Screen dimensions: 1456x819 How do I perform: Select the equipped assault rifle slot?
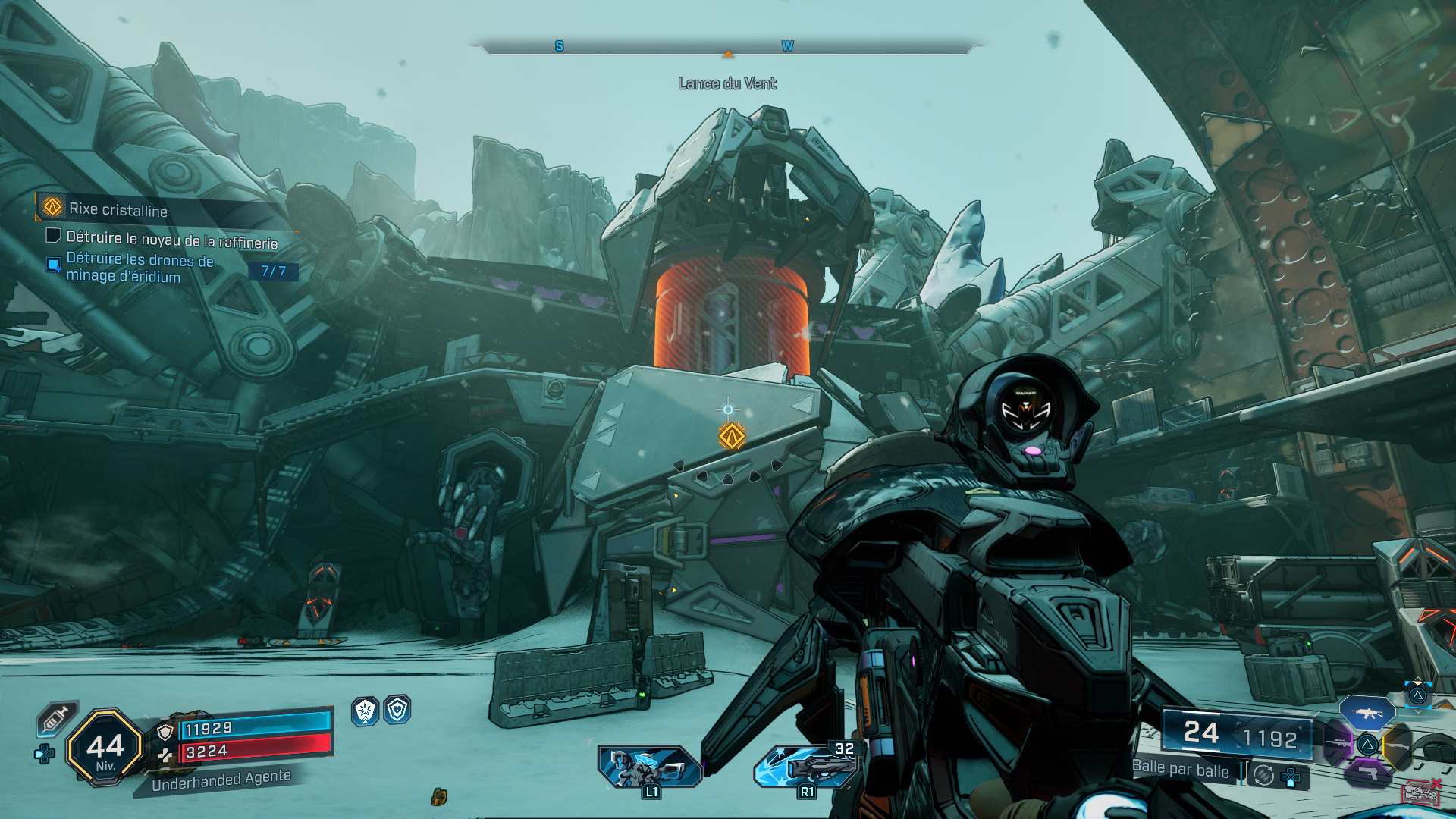(x=1367, y=713)
